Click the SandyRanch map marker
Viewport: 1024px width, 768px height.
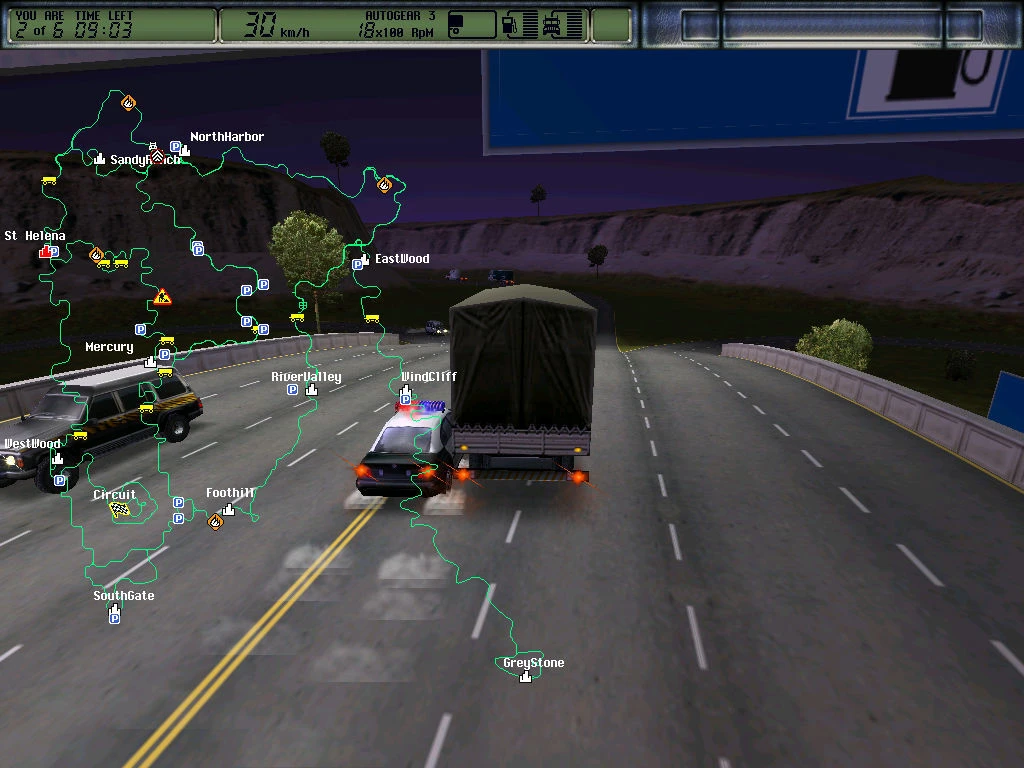click(x=100, y=159)
